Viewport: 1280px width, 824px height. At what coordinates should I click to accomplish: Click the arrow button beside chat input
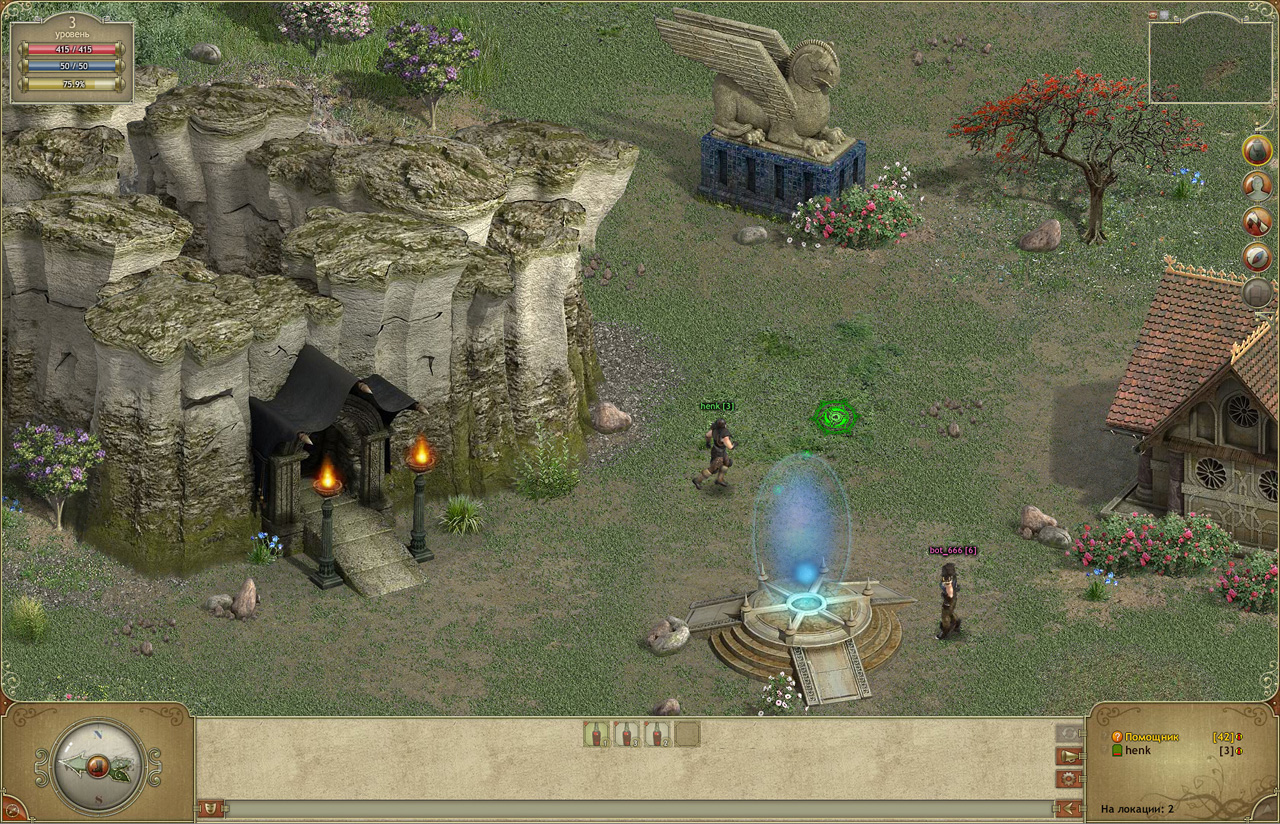tap(1069, 808)
